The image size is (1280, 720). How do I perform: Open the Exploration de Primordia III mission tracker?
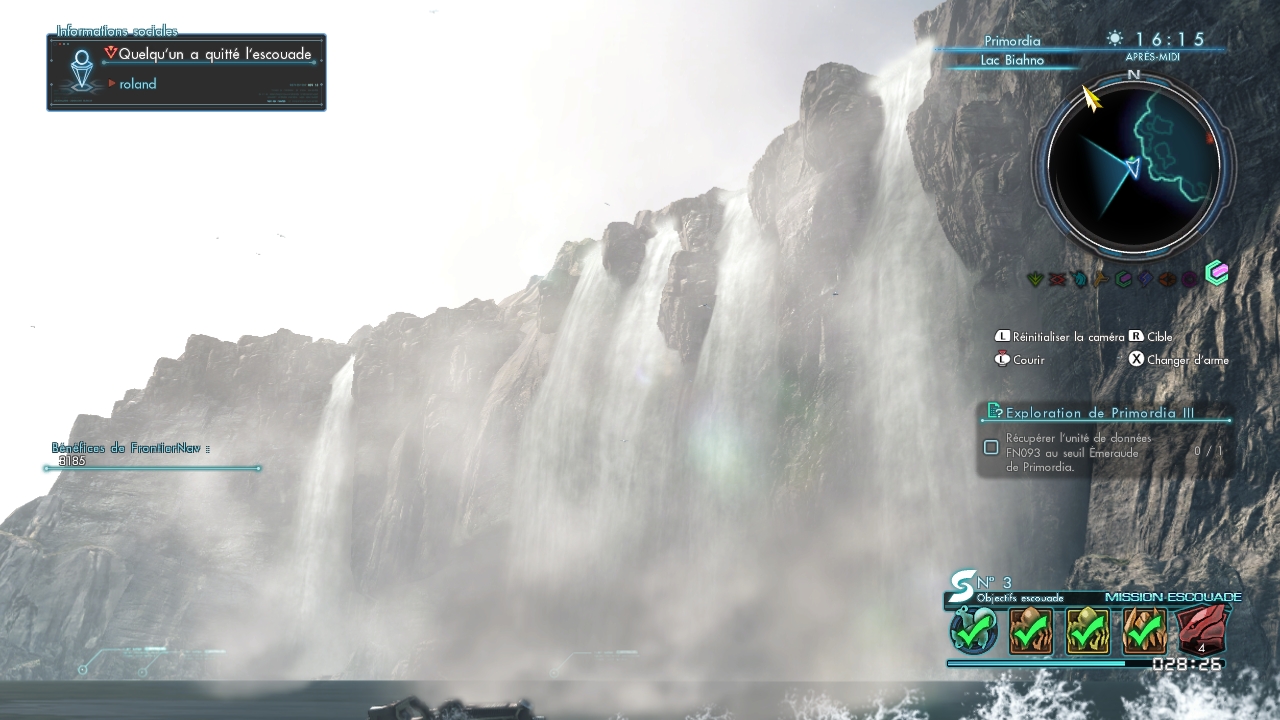[x=1100, y=412]
